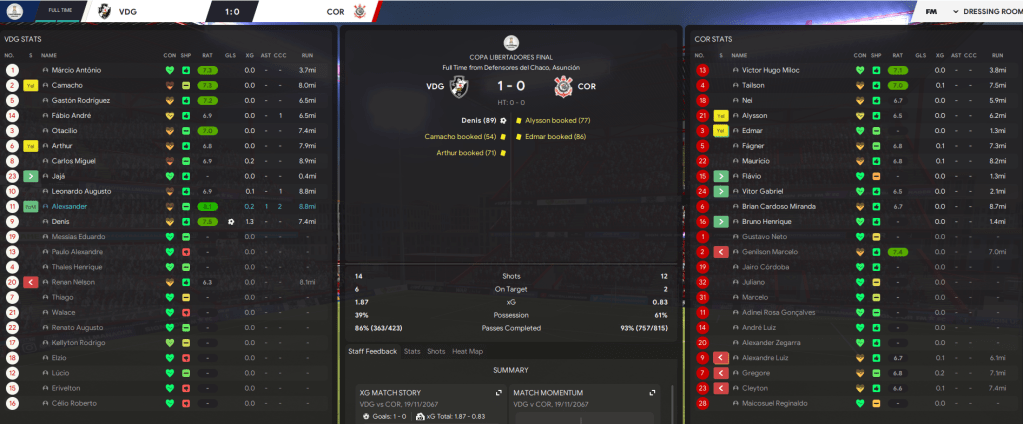The image size is (1023, 424).
Task: View the Heat Map tab
Action: point(466,351)
